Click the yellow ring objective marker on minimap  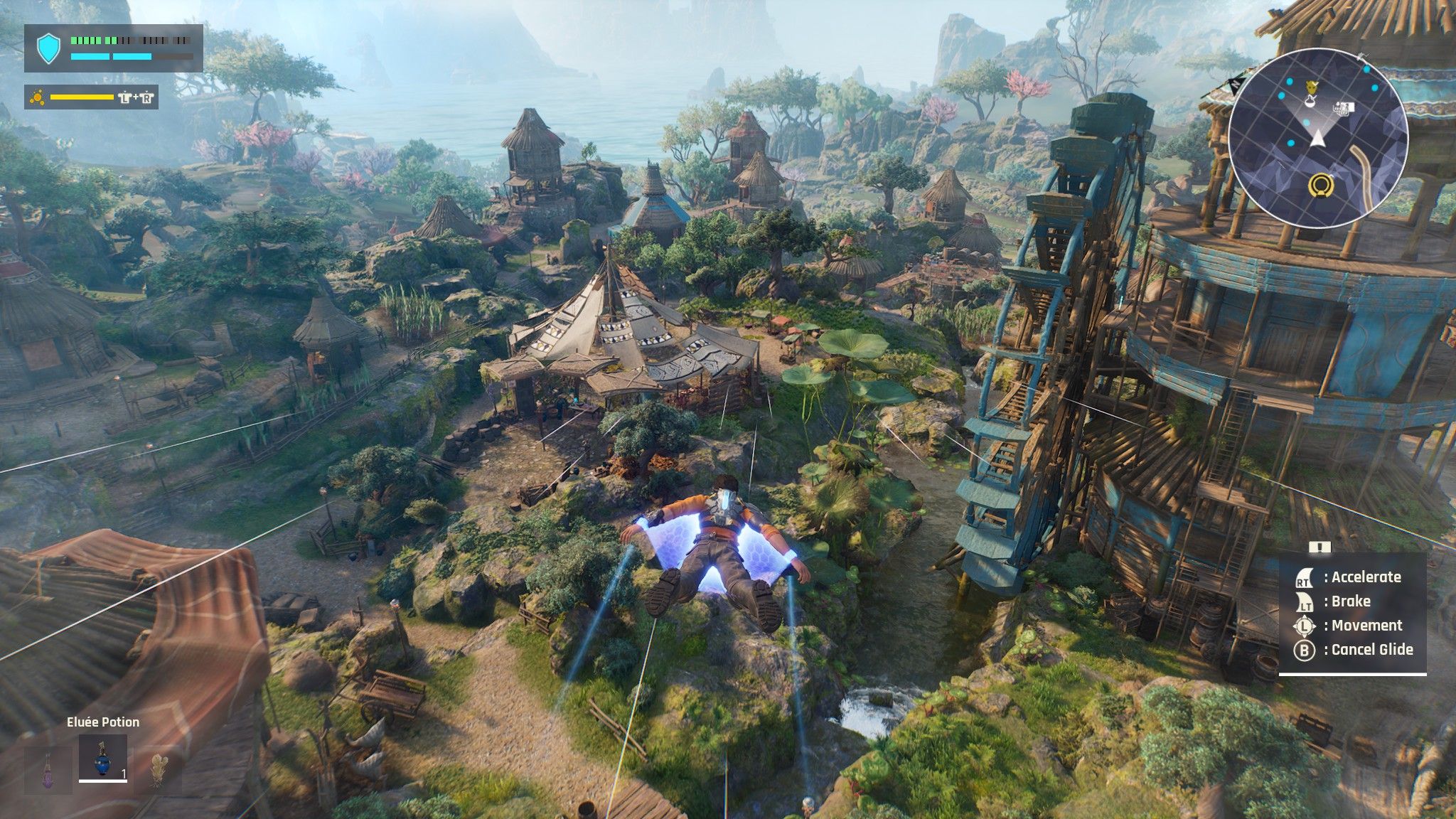click(1320, 186)
